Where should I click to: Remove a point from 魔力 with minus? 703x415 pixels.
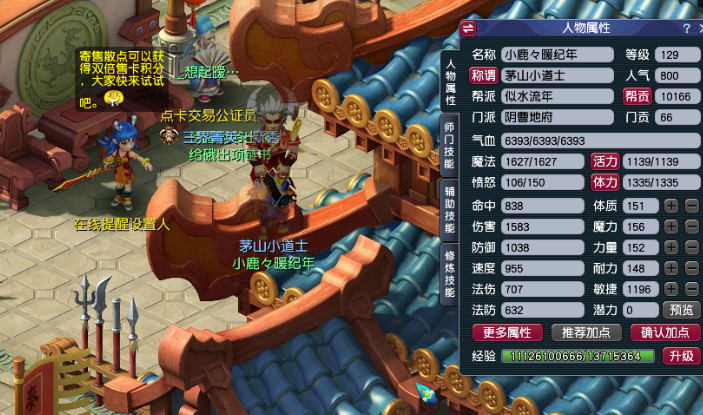[x=690, y=227]
